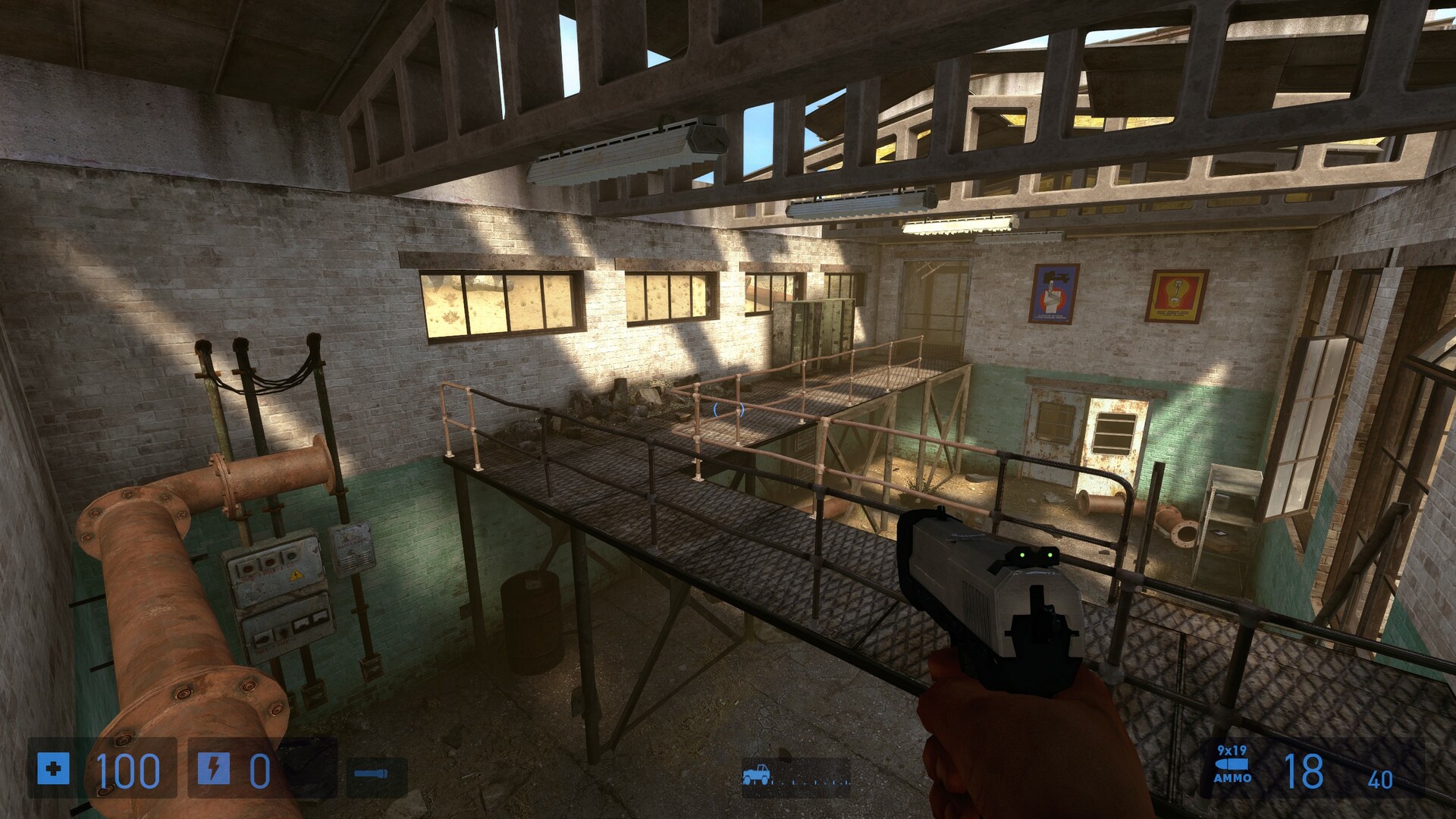Click the crosshair reticle at screen center
The image size is (1456, 819).
(728, 409)
